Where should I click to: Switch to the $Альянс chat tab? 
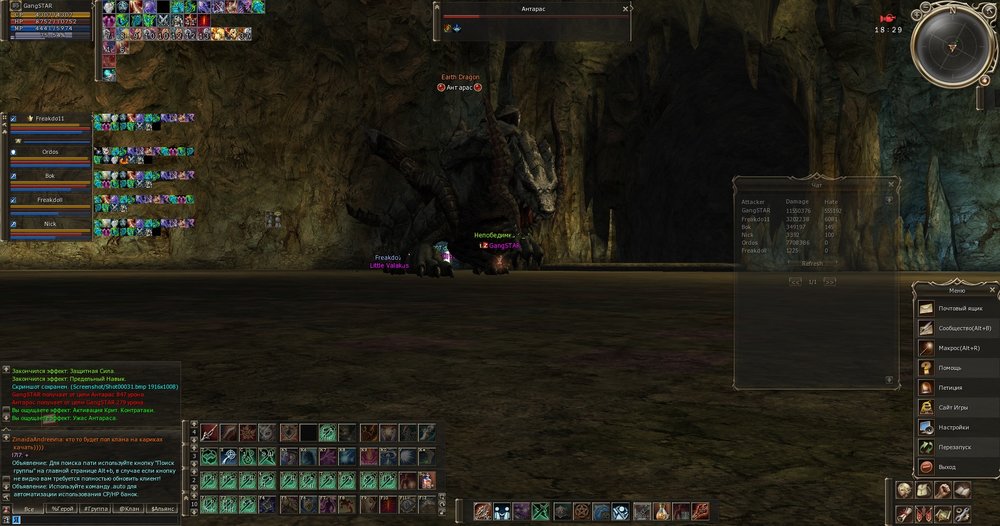161,509
